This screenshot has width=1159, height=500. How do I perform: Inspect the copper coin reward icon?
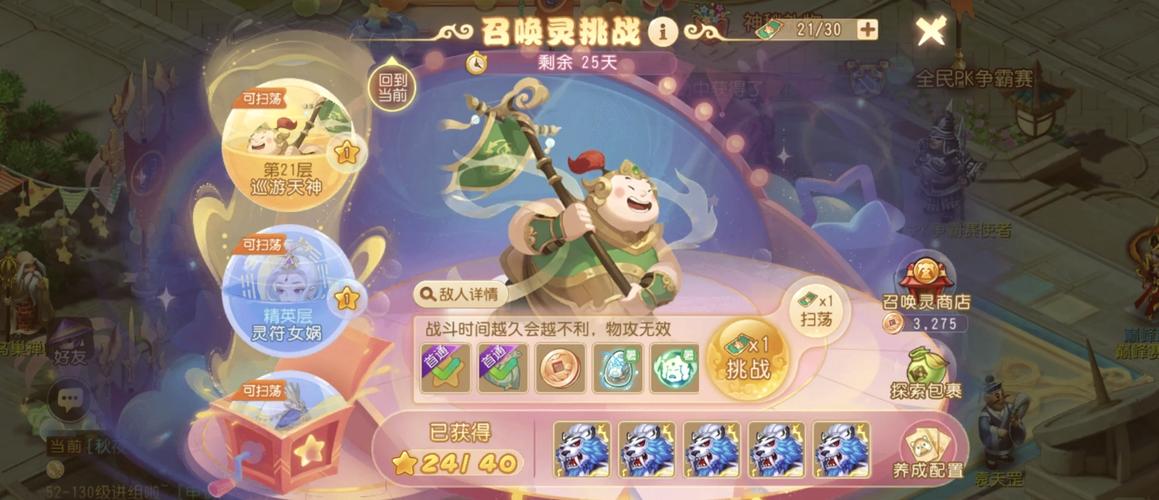559,366
